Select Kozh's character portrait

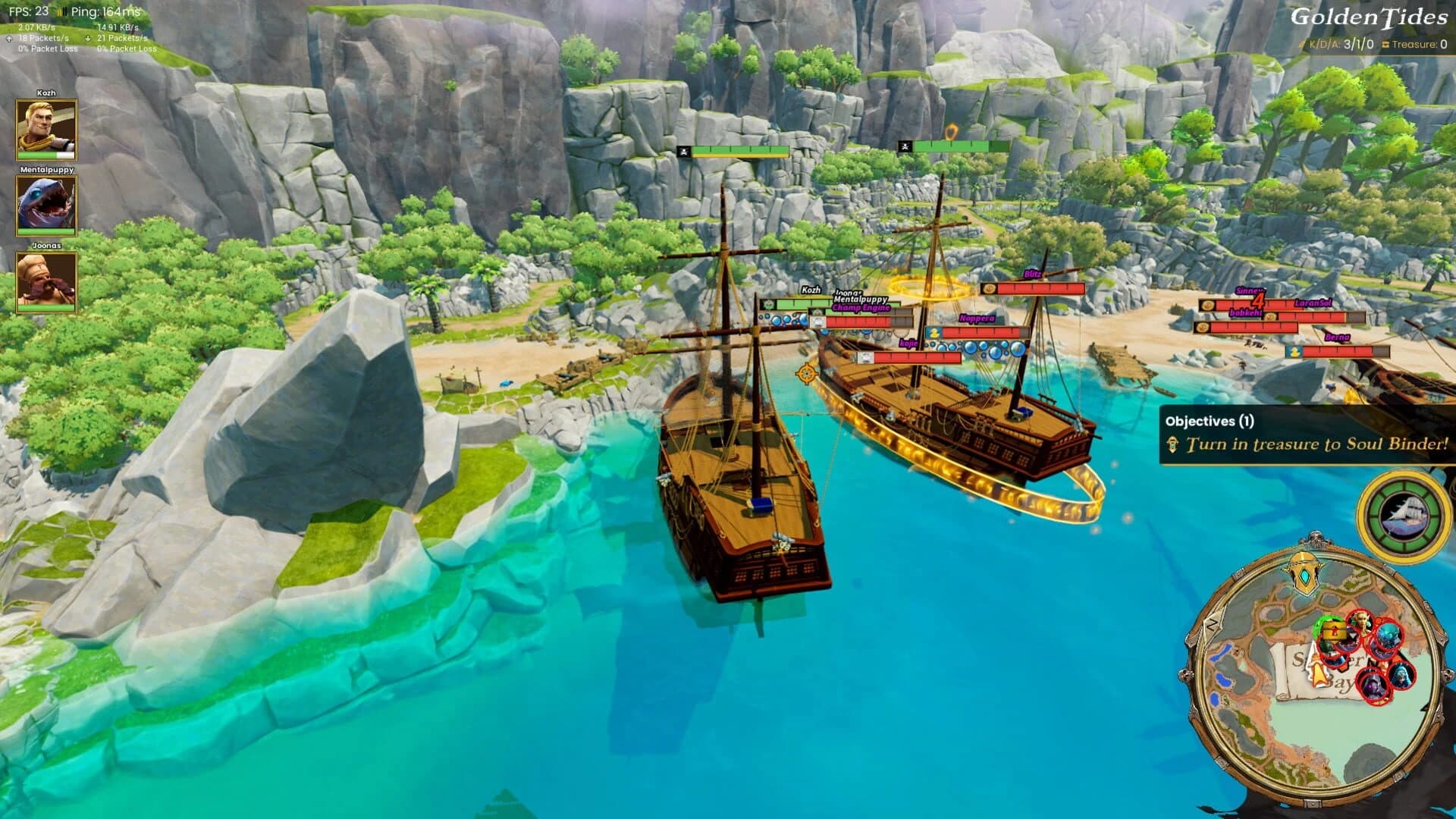point(44,127)
